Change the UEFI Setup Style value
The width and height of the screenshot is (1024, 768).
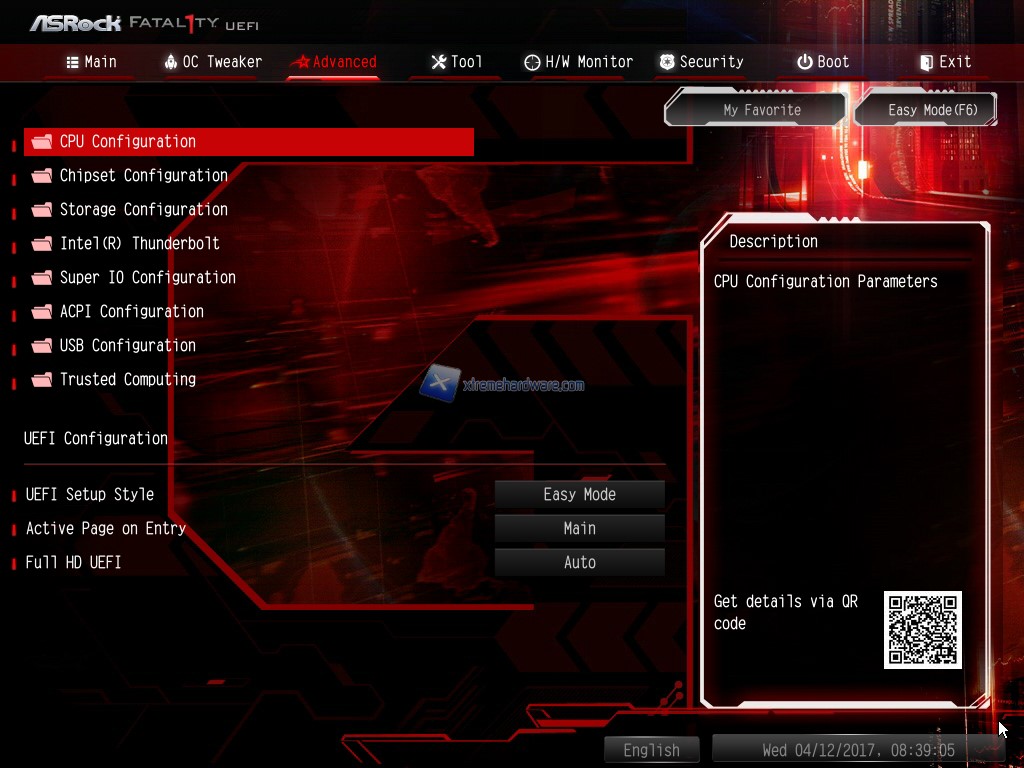[579, 495]
